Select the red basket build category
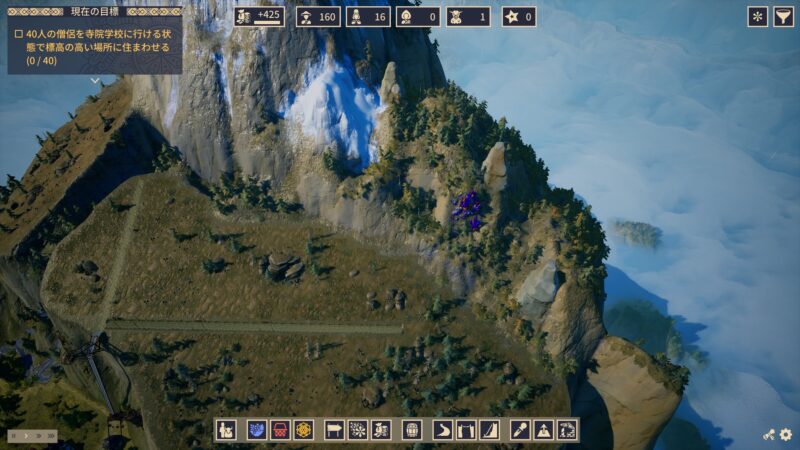The image size is (800, 450). click(280, 430)
